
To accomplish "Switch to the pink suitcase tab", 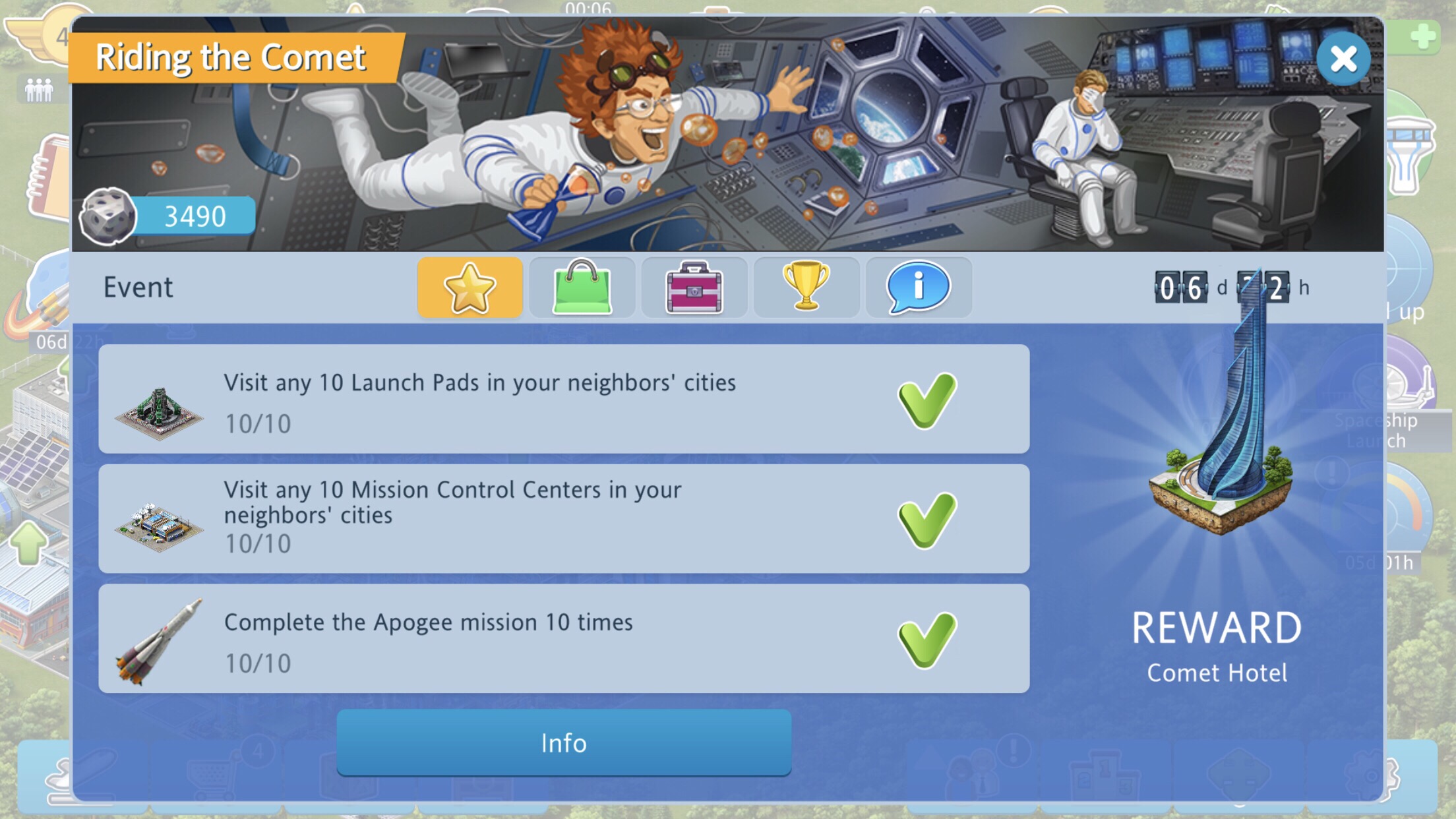I will coord(694,288).
